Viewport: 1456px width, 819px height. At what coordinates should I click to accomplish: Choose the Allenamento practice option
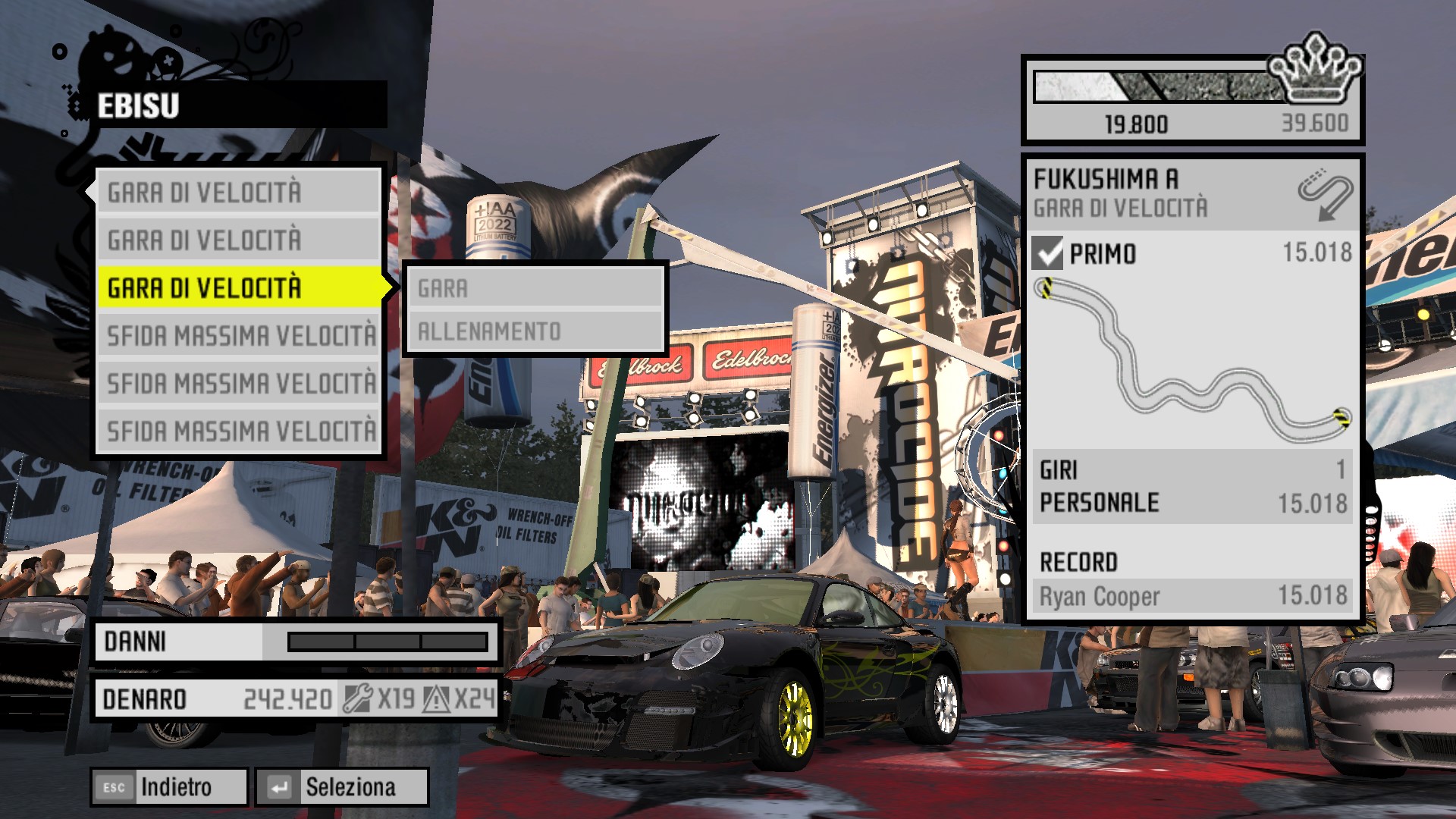(535, 331)
